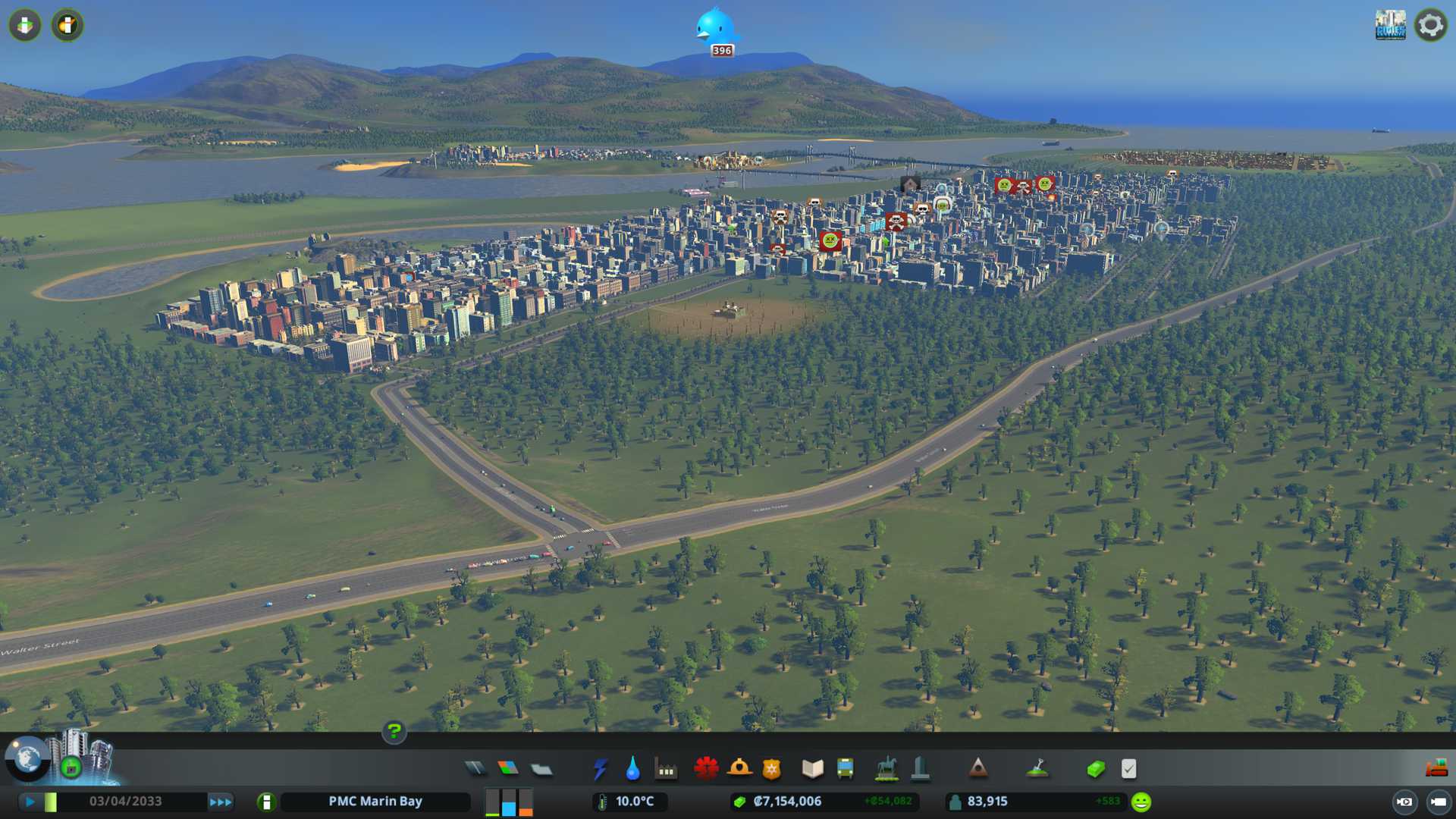Open Water and Sewage droplet menu
The width and height of the screenshot is (1456, 819).
click(633, 769)
